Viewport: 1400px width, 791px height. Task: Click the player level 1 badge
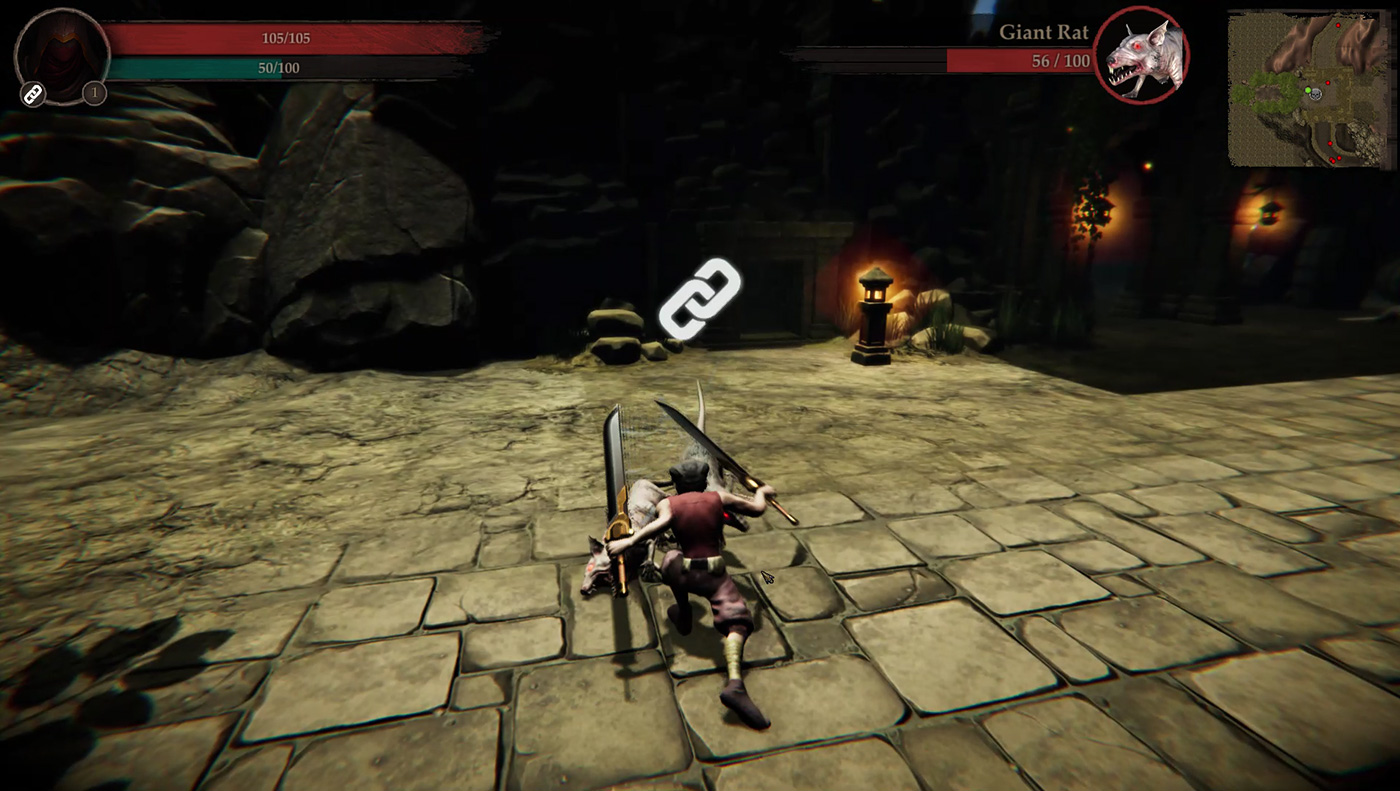(x=94, y=94)
